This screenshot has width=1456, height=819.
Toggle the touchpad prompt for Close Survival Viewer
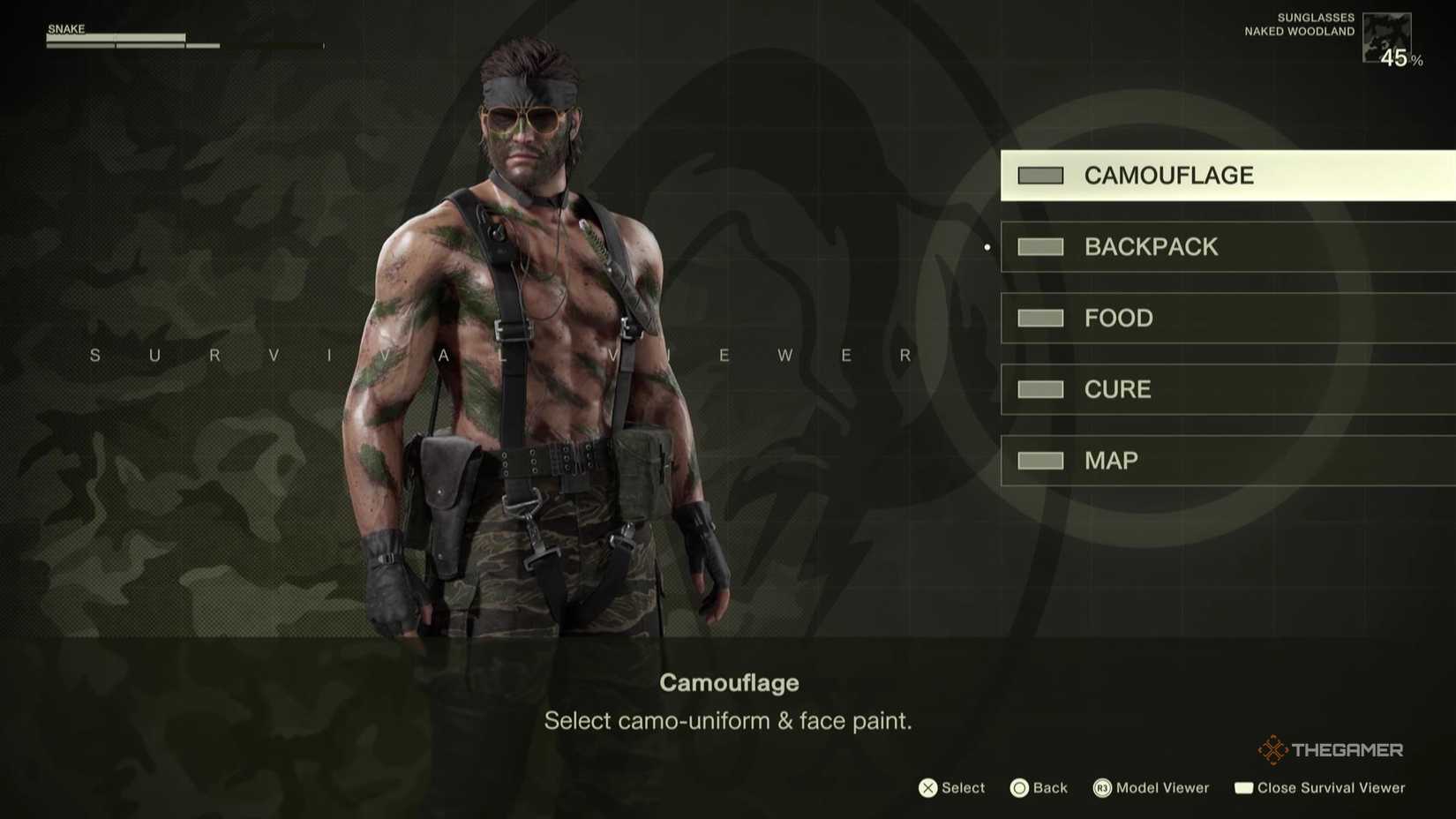(x=1246, y=787)
